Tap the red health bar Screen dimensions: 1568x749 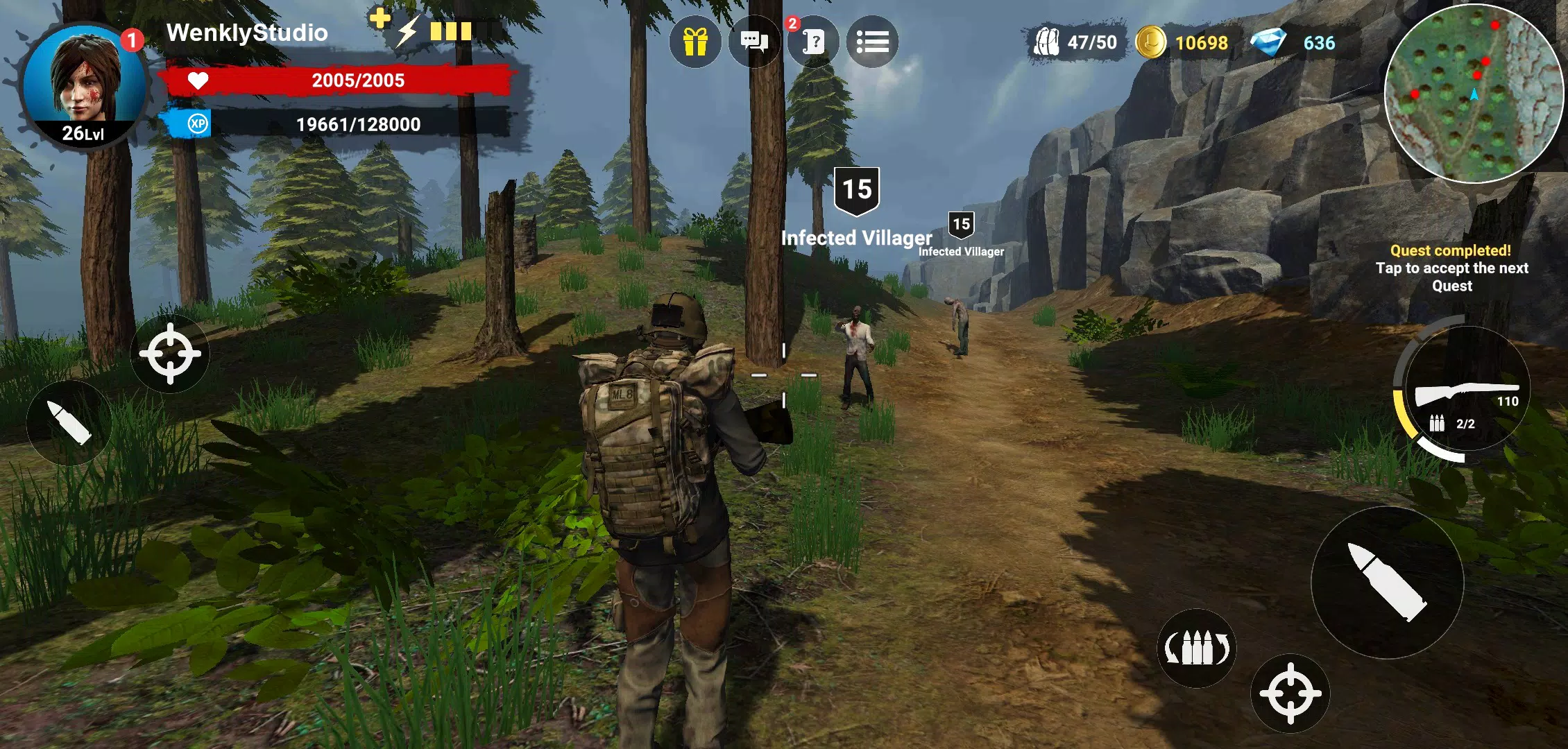[340, 80]
